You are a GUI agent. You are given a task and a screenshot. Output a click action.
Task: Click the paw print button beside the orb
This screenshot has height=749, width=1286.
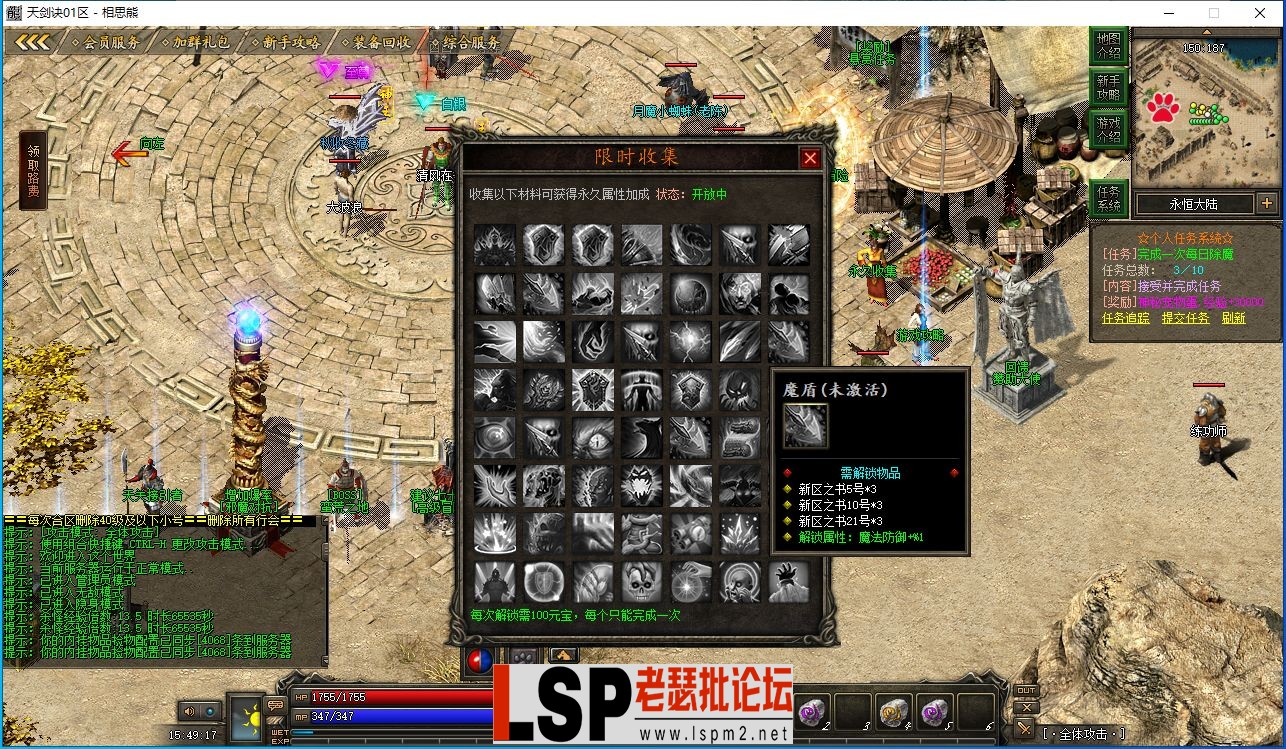tap(524, 656)
